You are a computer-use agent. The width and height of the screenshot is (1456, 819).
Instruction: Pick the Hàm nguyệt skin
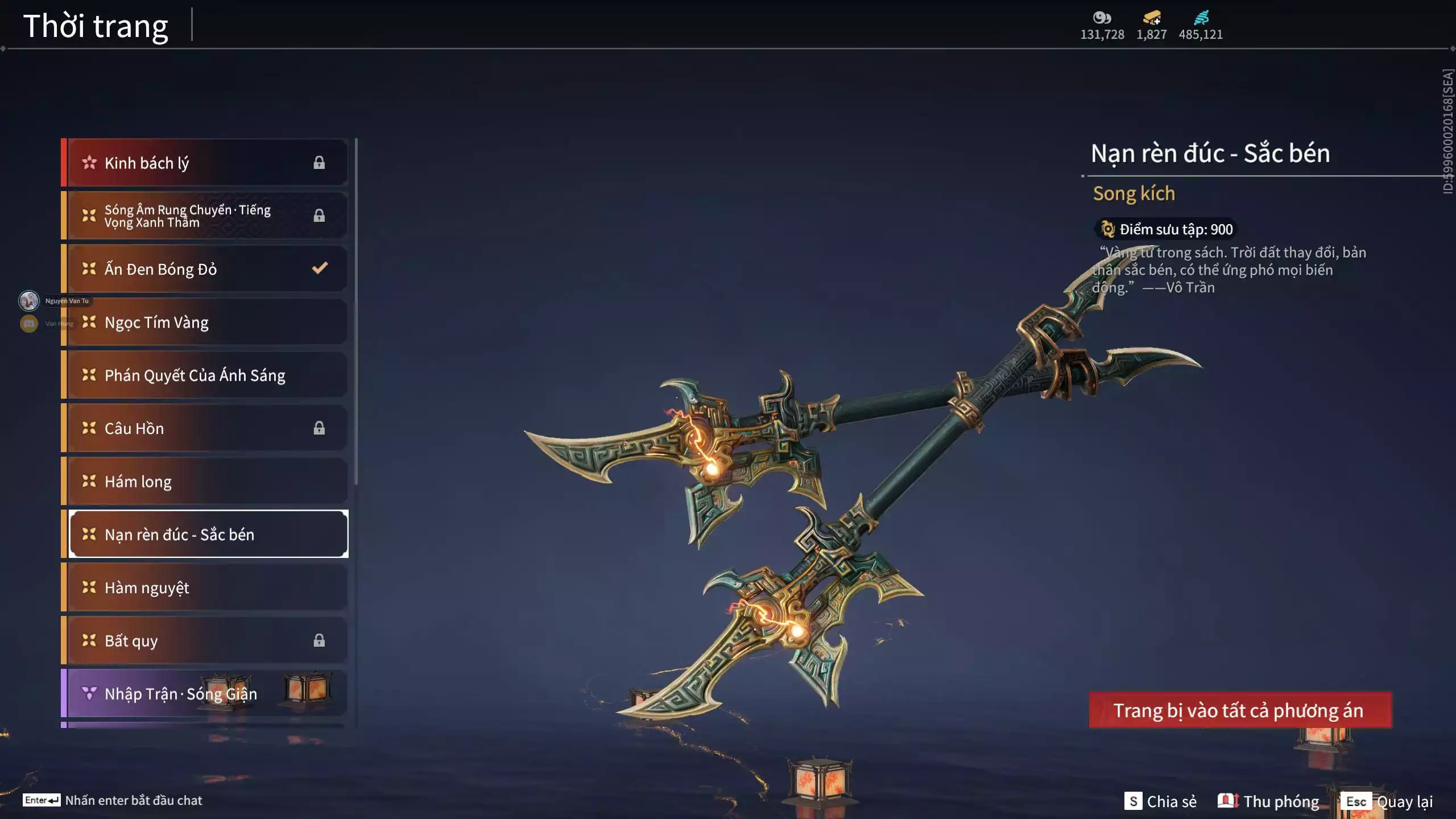click(205, 587)
